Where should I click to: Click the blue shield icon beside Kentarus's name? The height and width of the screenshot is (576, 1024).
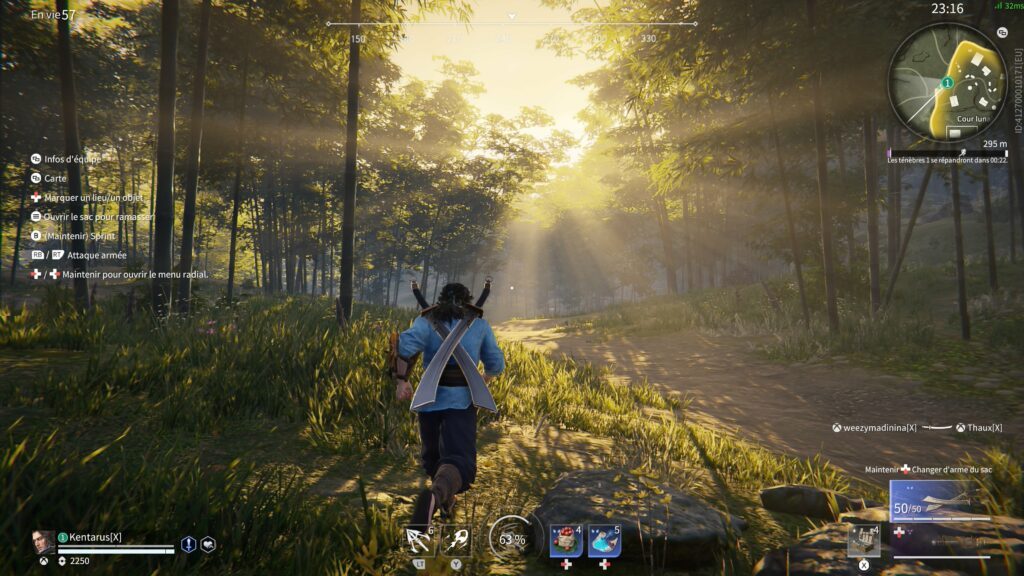tap(188, 544)
